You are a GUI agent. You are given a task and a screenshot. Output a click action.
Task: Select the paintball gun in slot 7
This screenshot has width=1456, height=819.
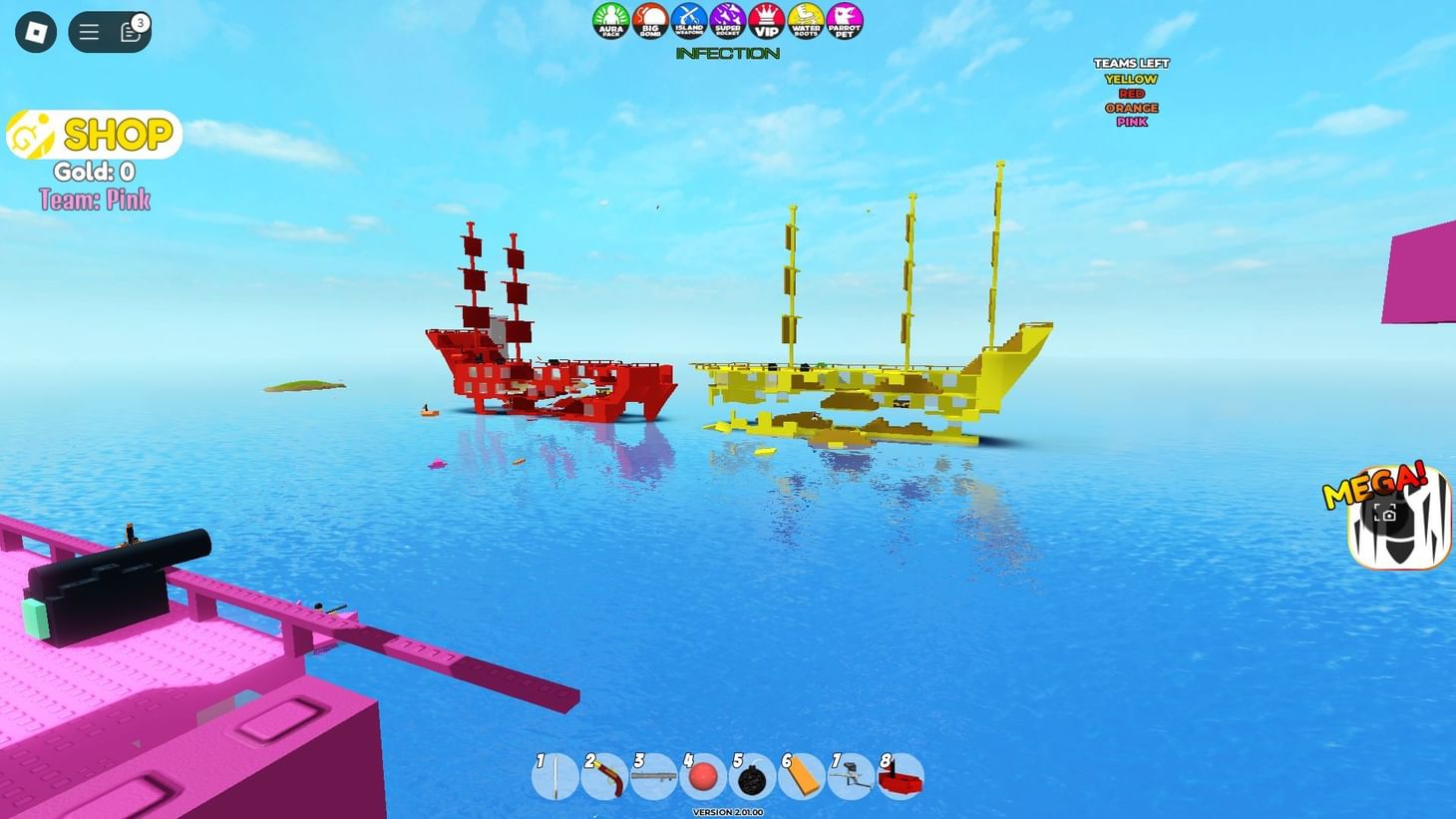click(851, 777)
